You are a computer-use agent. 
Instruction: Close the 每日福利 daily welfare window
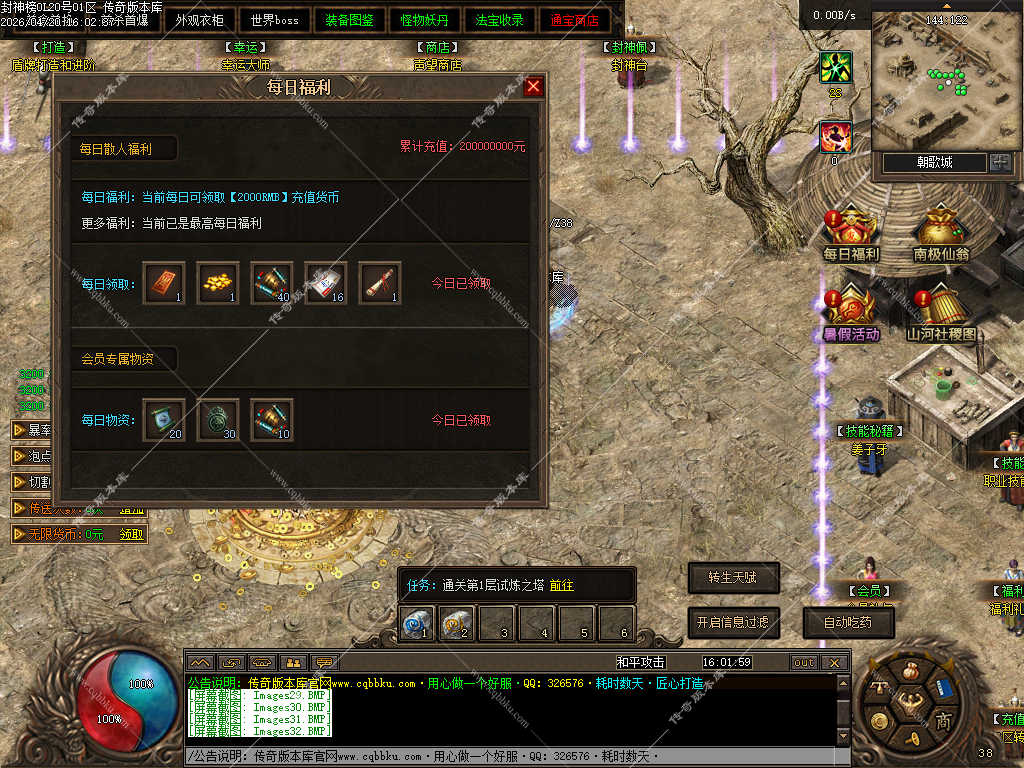tap(533, 87)
